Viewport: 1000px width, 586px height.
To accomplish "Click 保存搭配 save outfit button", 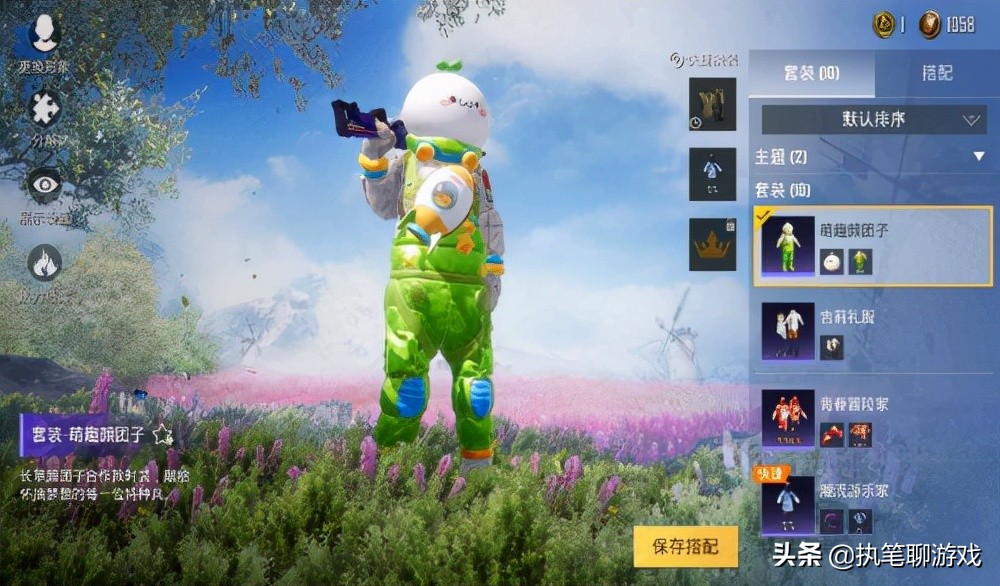I will click(685, 546).
